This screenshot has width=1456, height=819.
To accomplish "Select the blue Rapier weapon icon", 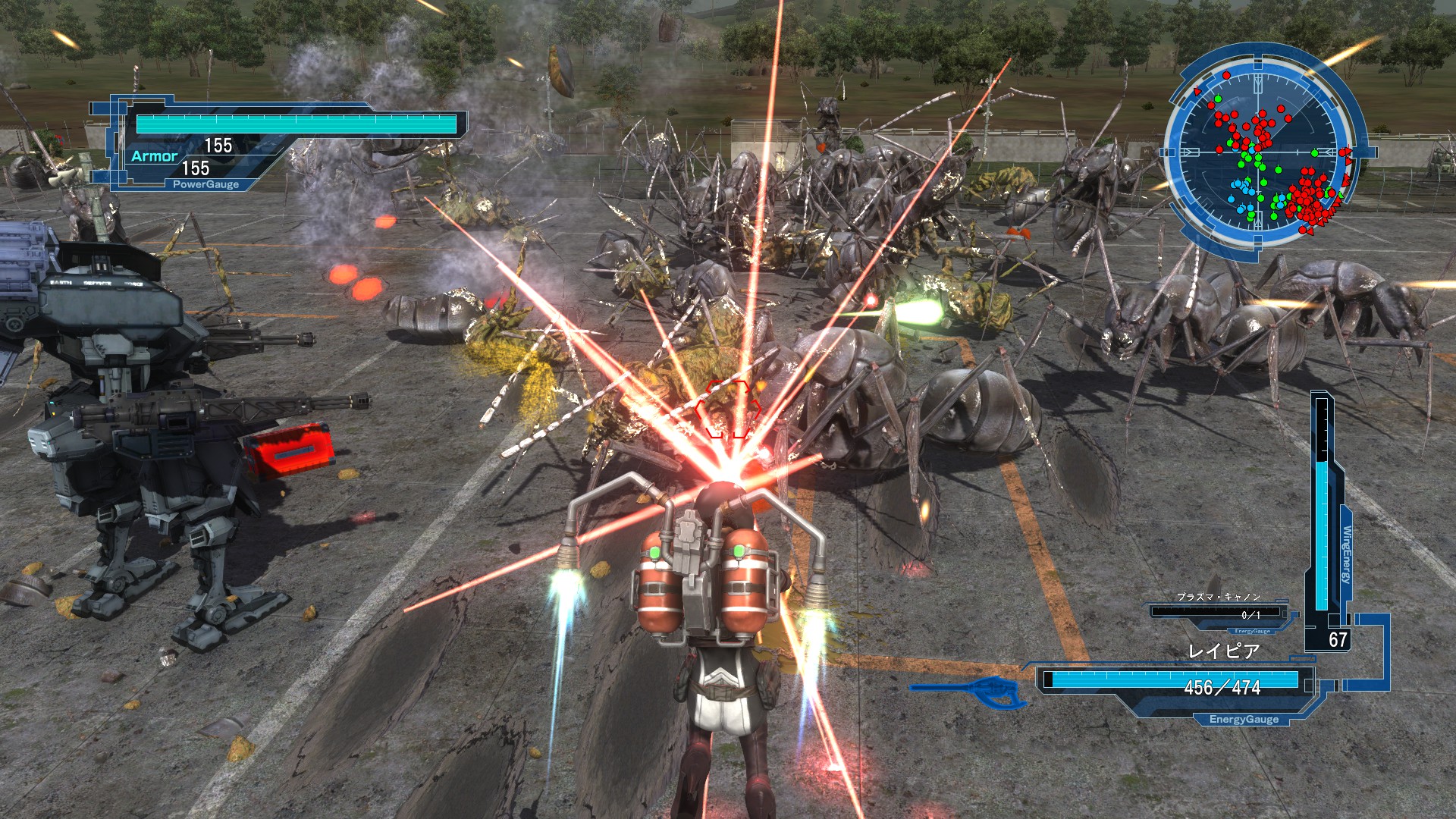I will 968,692.
